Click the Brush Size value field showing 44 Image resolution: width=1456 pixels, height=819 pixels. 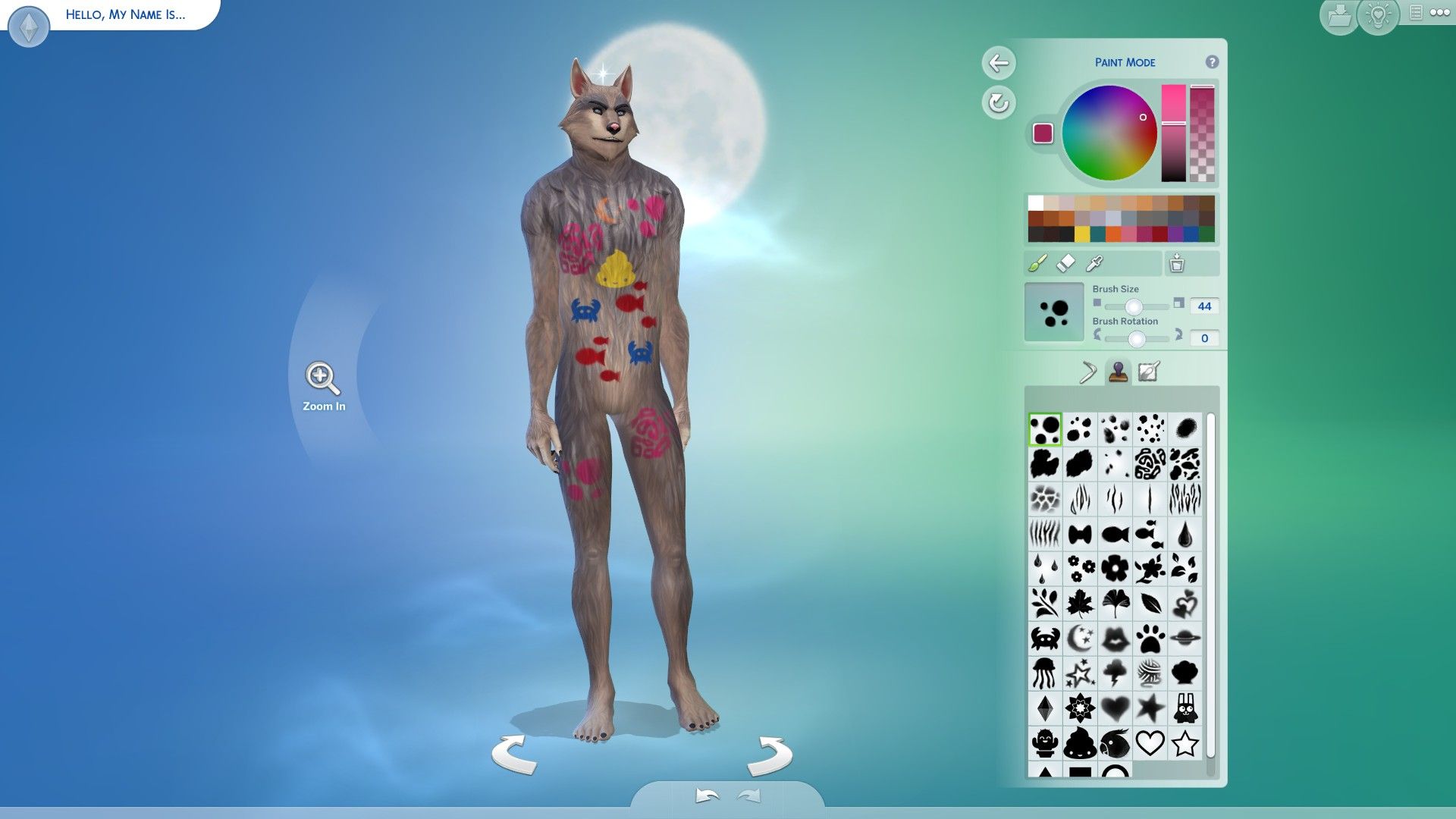(1204, 306)
